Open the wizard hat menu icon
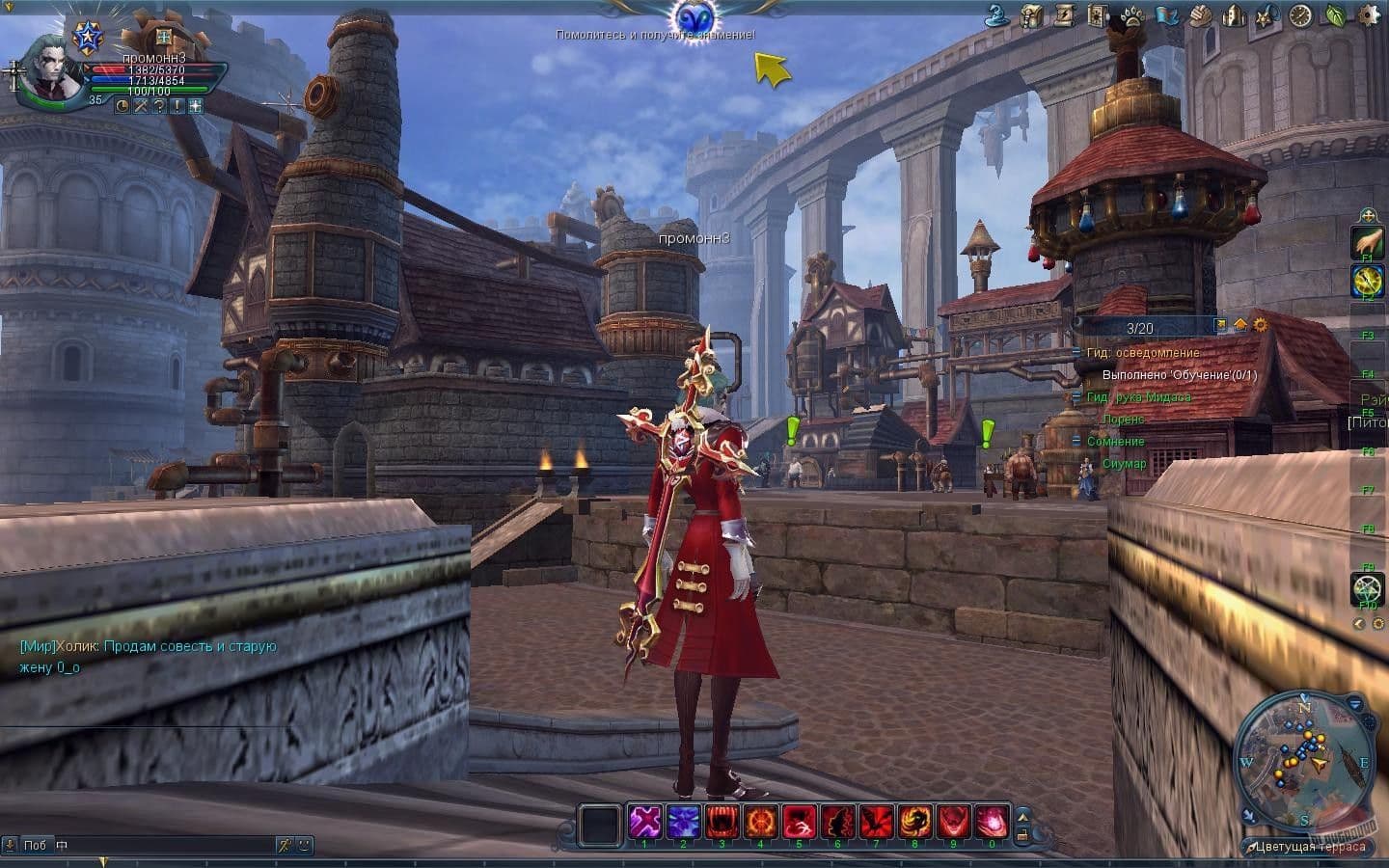1389x868 pixels. tap(997, 15)
